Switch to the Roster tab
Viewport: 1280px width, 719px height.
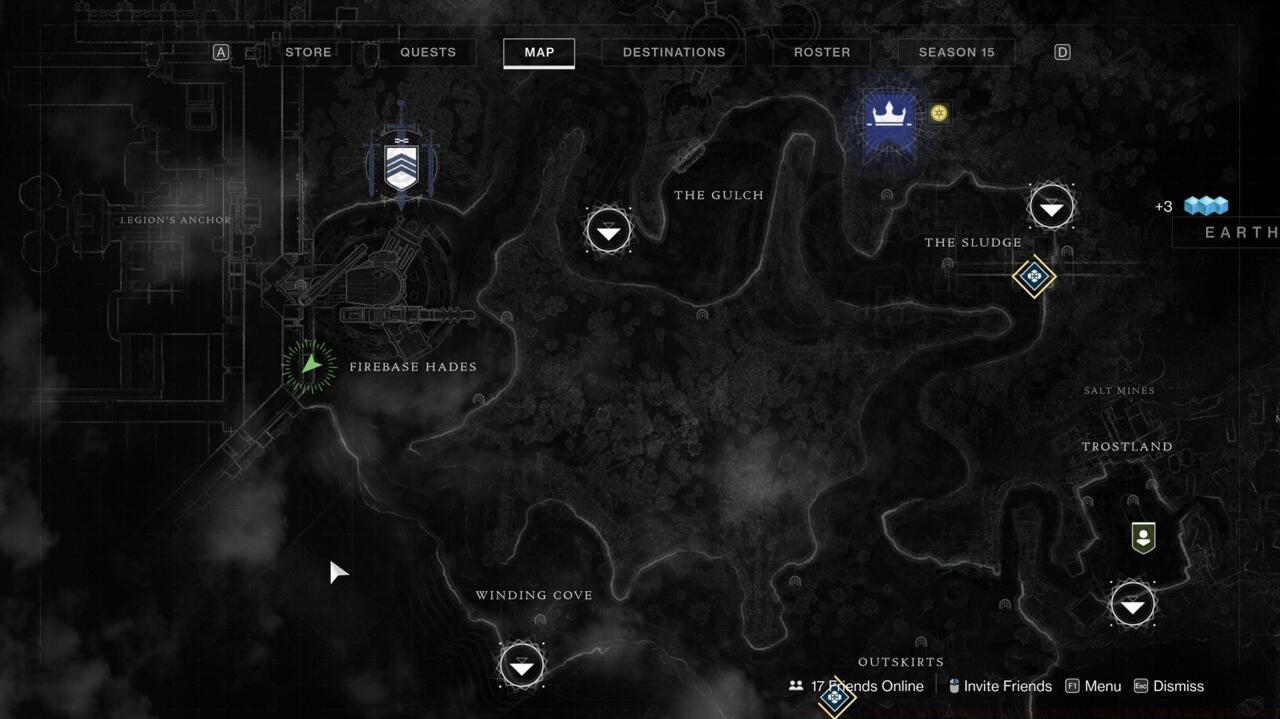tap(822, 52)
